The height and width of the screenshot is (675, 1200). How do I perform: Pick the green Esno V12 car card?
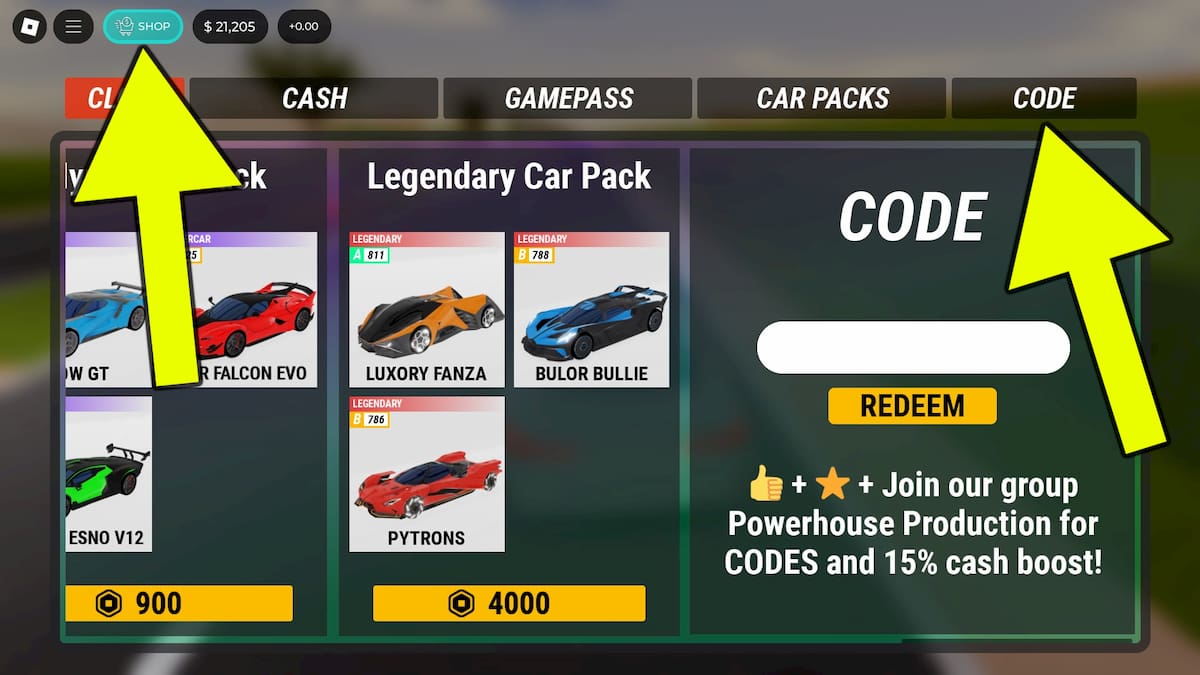click(108, 474)
